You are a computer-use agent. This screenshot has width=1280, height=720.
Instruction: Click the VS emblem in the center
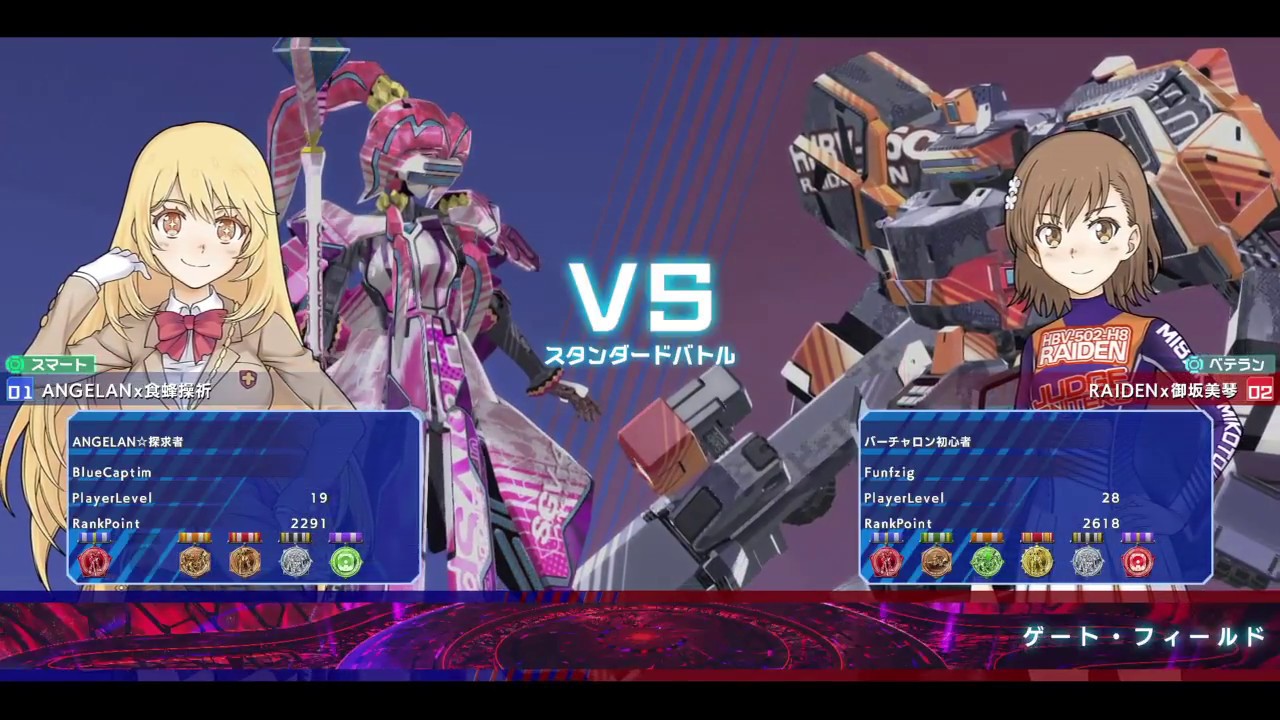pos(640,297)
